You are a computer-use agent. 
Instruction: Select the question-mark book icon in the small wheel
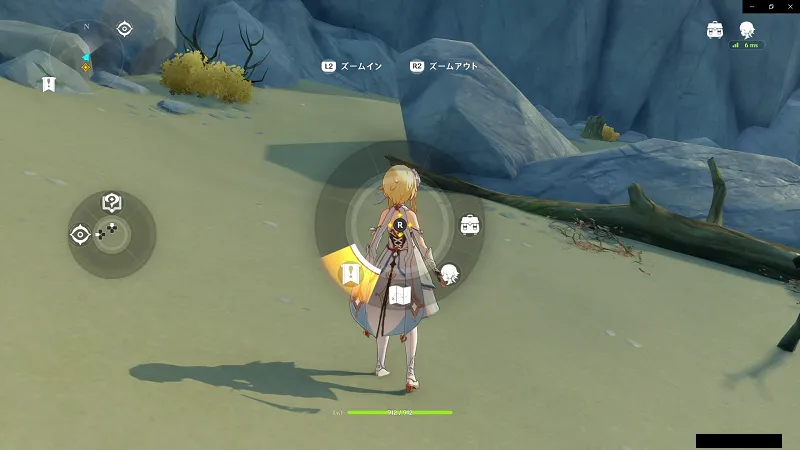[112, 203]
